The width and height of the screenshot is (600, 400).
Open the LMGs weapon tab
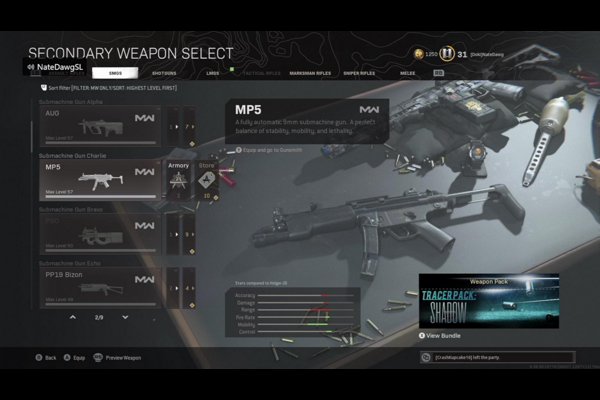[x=213, y=73]
